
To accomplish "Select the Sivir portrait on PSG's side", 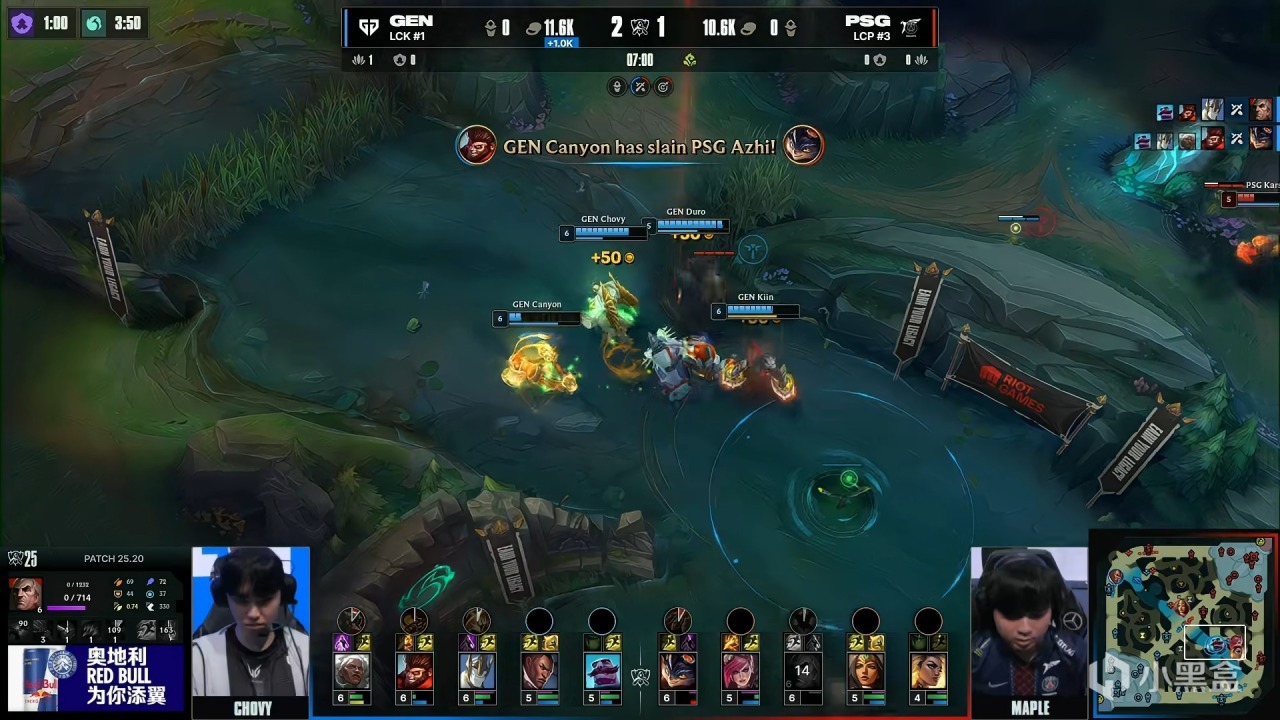I will click(x=865, y=671).
